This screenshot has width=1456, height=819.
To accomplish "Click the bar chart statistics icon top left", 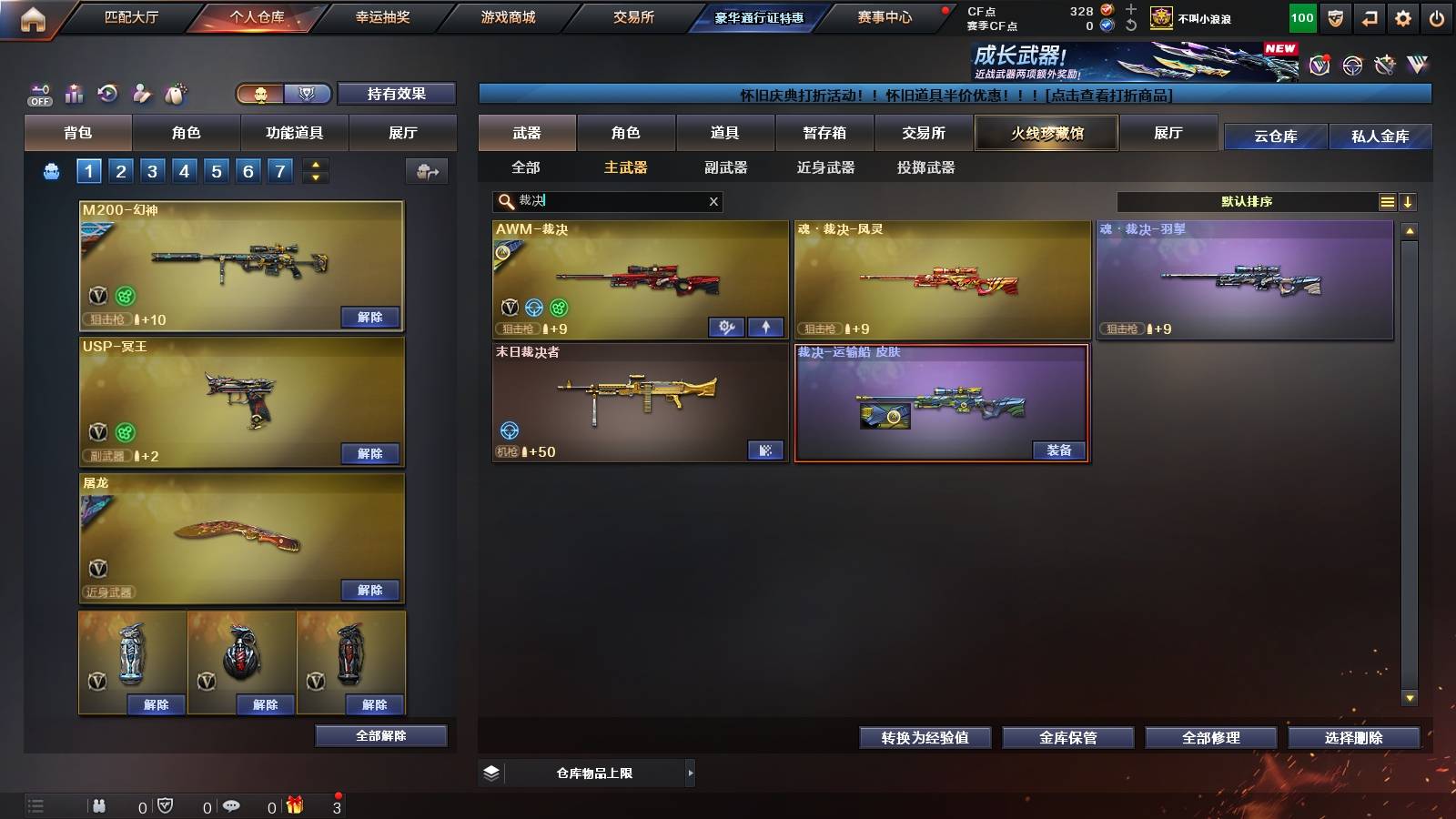I will 74,92.
